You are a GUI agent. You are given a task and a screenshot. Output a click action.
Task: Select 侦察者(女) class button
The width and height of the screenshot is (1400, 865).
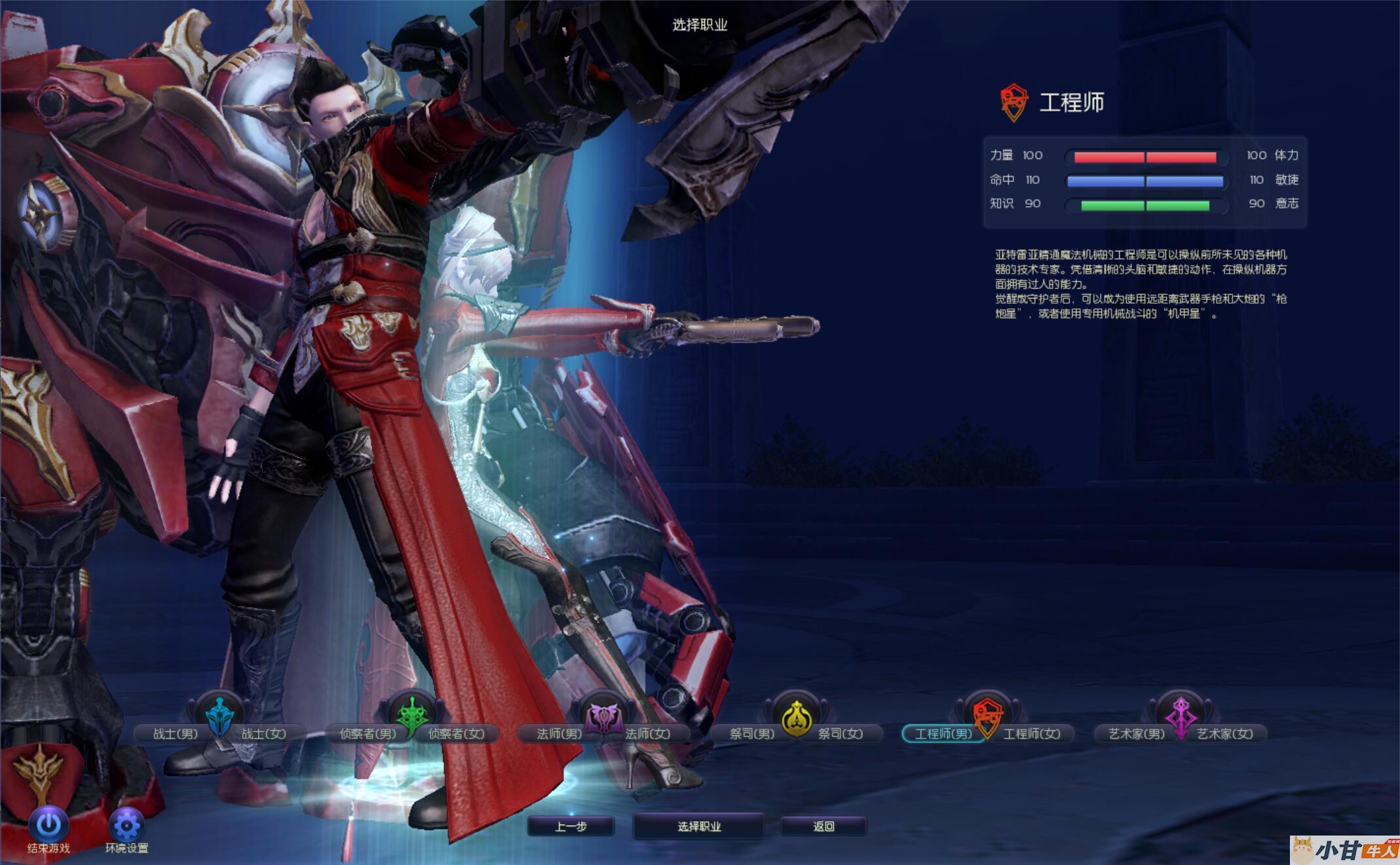pyautogui.click(x=457, y=734)
